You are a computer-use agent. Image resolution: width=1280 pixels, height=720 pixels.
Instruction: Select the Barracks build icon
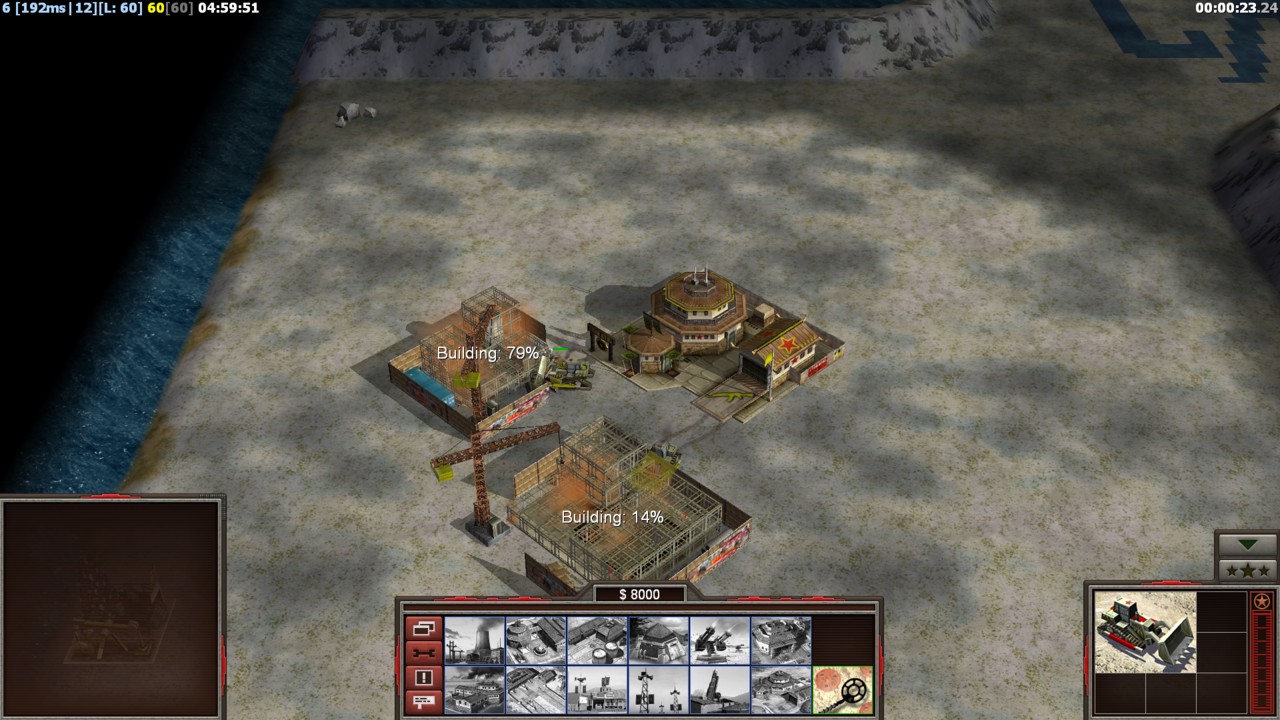coord(536,640)
